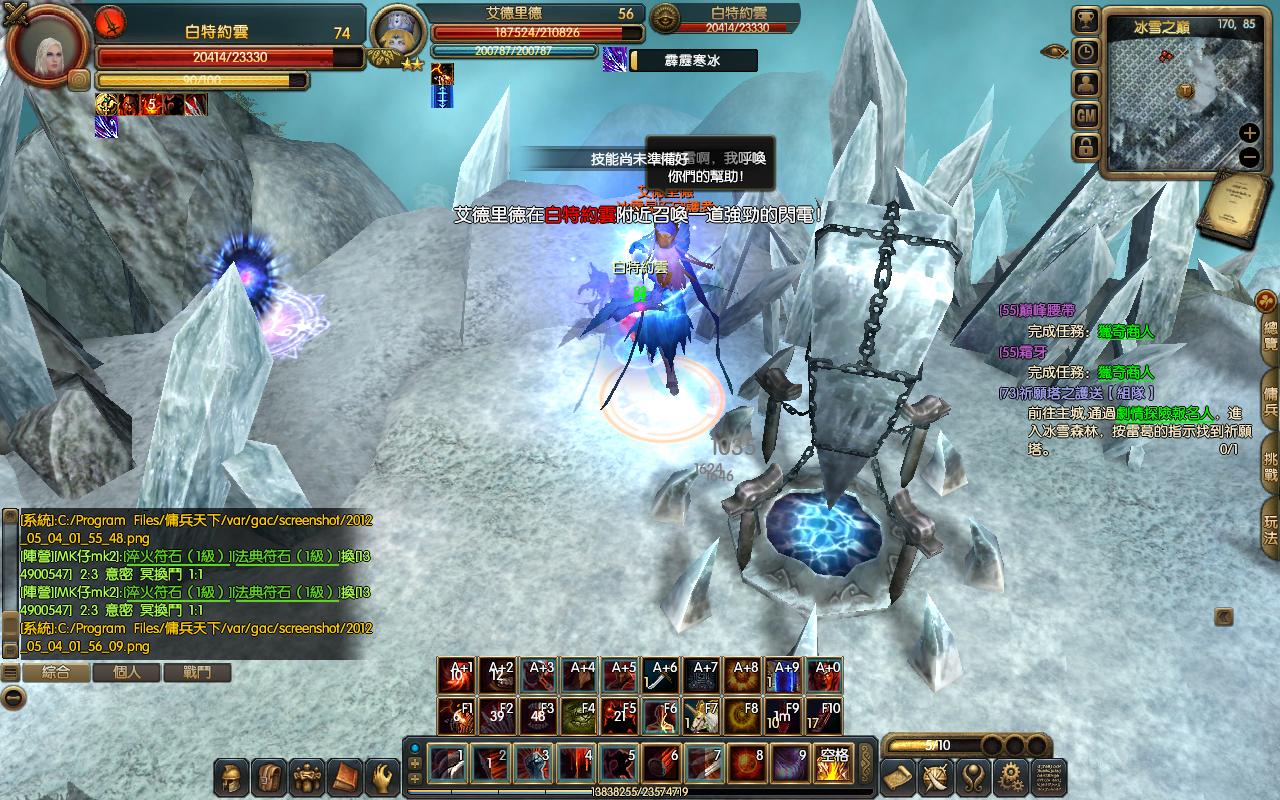Screen dimensions: 1280x800
Task: Open the gear settings icon
Action: (1010, 777)
